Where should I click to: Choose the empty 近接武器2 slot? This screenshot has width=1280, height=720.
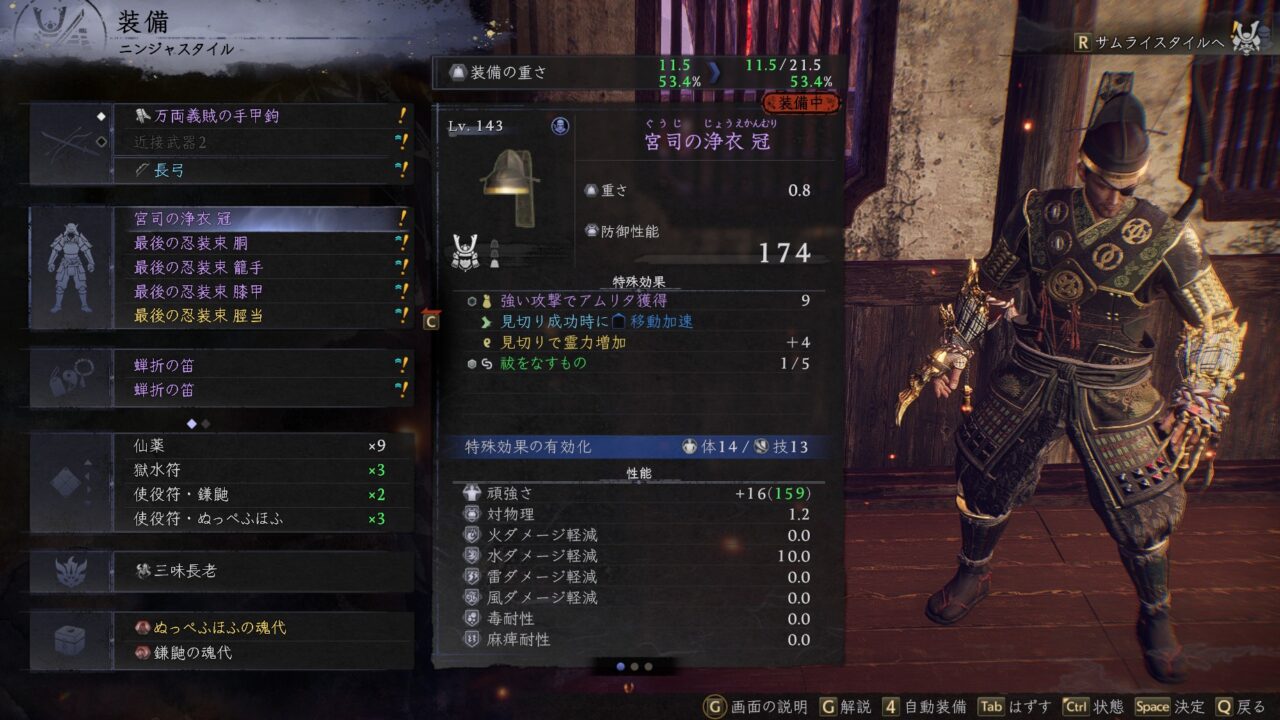(x=260, y=143)
